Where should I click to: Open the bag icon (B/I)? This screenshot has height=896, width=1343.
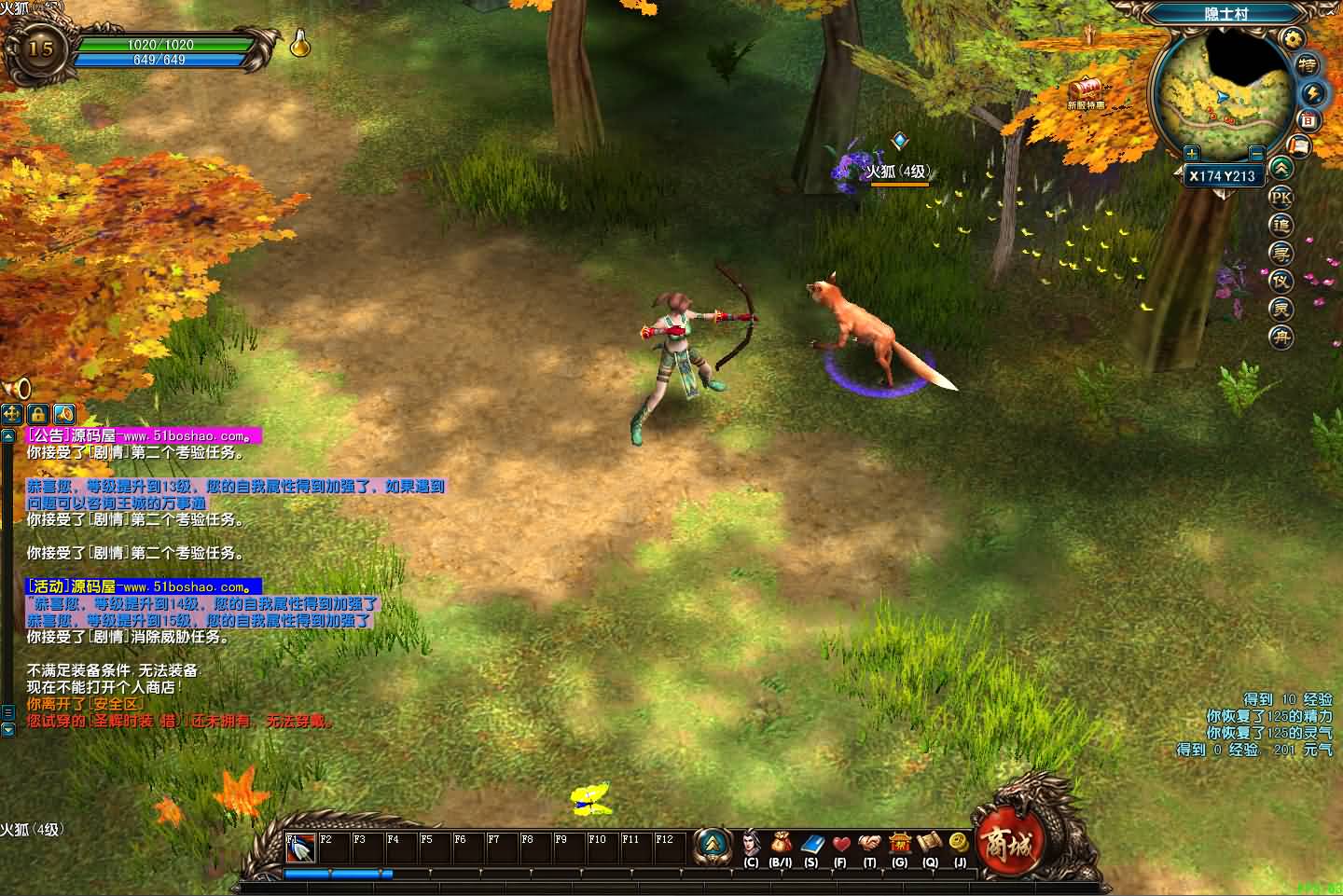781,845
